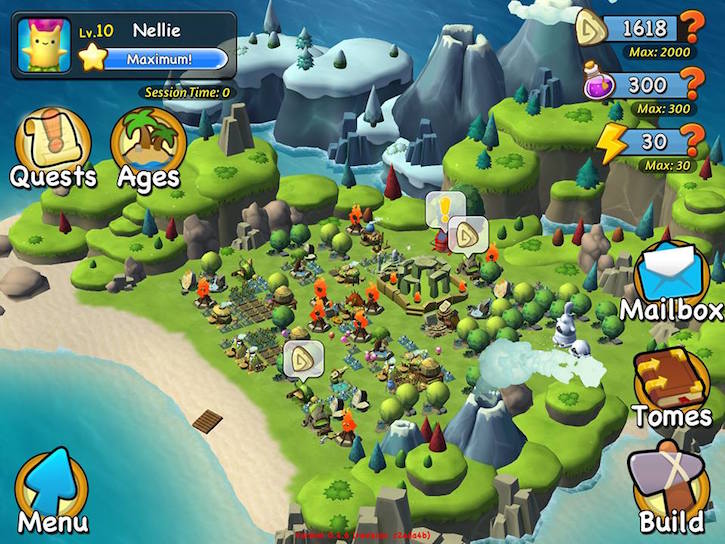Tap the blue arrow Menu button
725x544 pixels.
point(52,490)
